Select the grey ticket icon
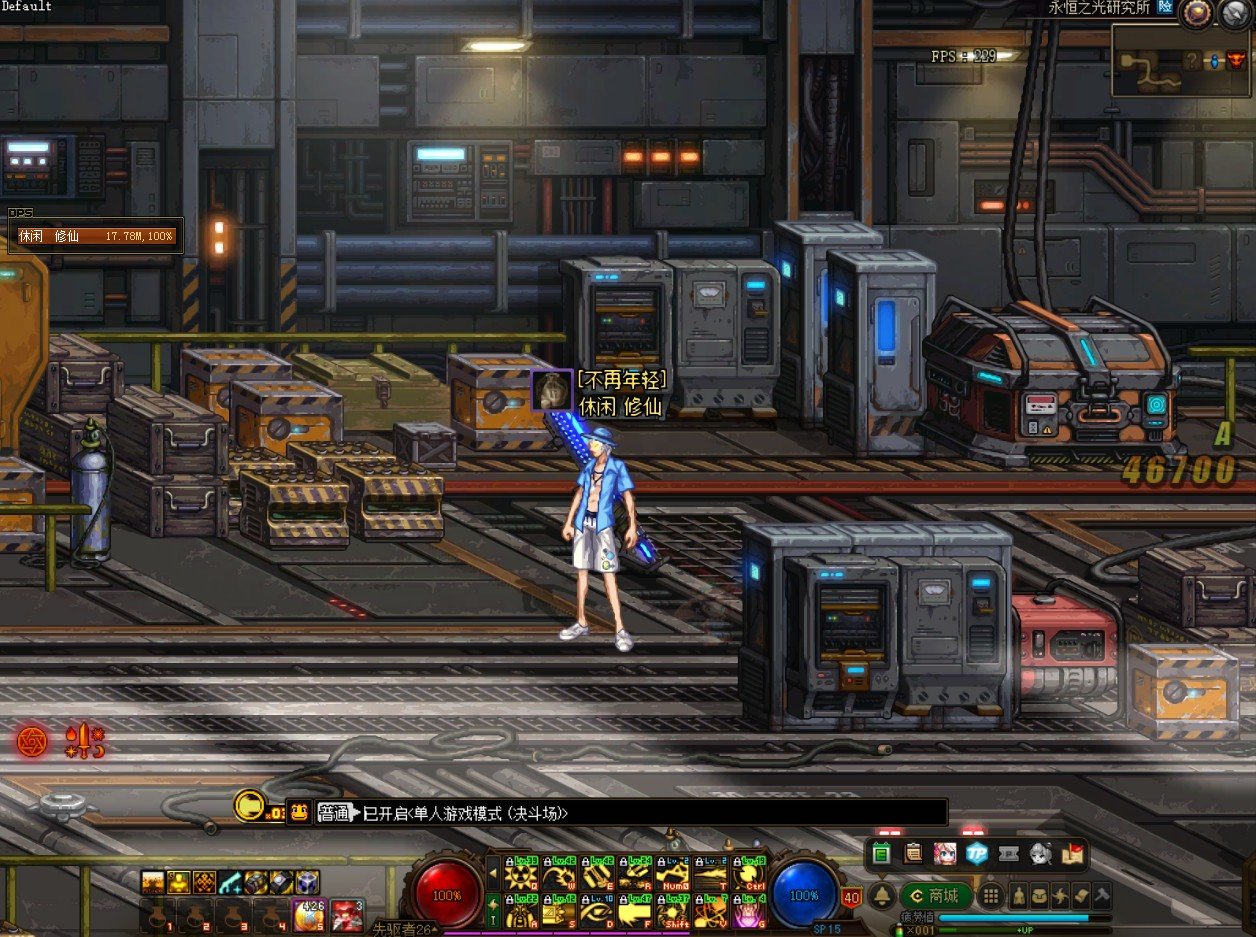The width and height of the screenshot is (1256, 937). (x=1009, y=853)
